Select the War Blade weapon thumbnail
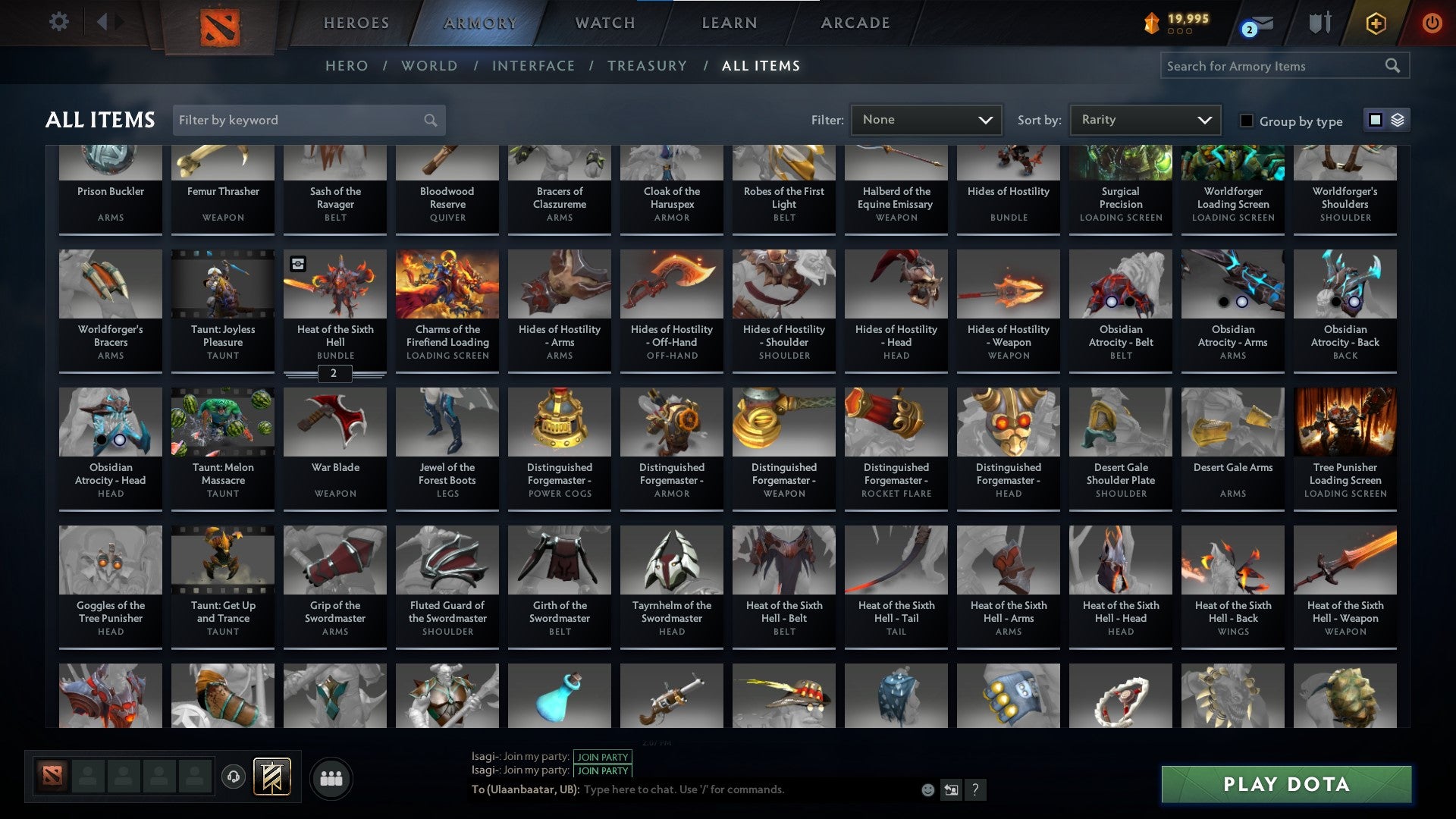Screen dimensions: 1456x819 (x=334, y=422)
